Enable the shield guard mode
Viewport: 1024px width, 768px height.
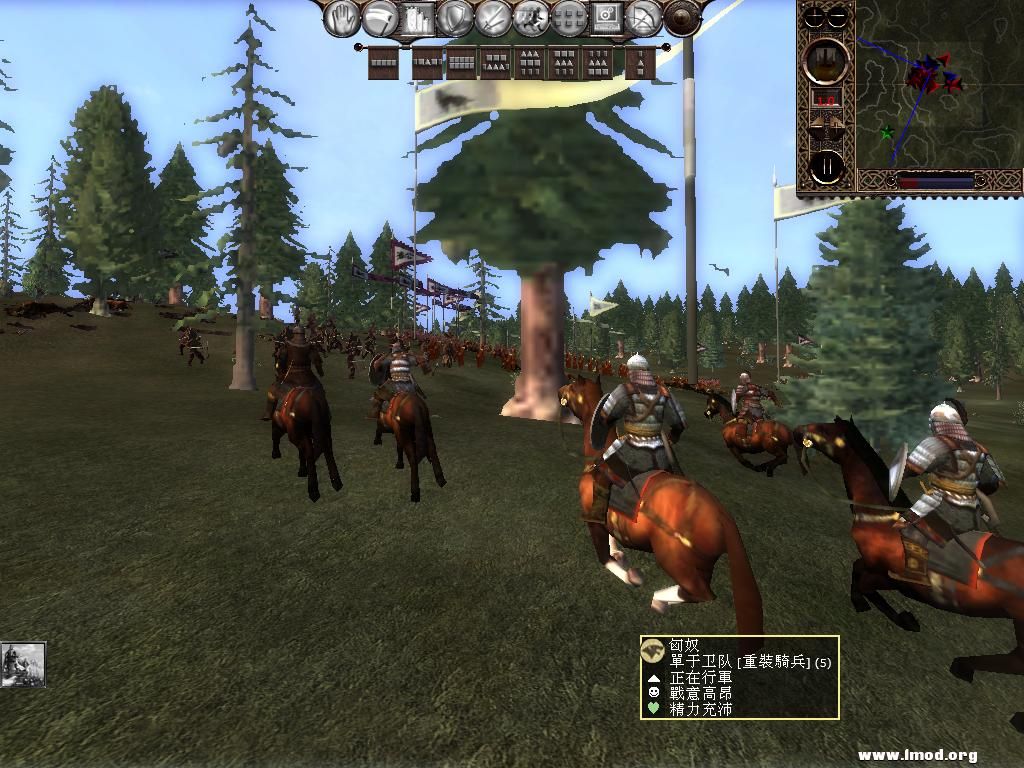point(456,18)
